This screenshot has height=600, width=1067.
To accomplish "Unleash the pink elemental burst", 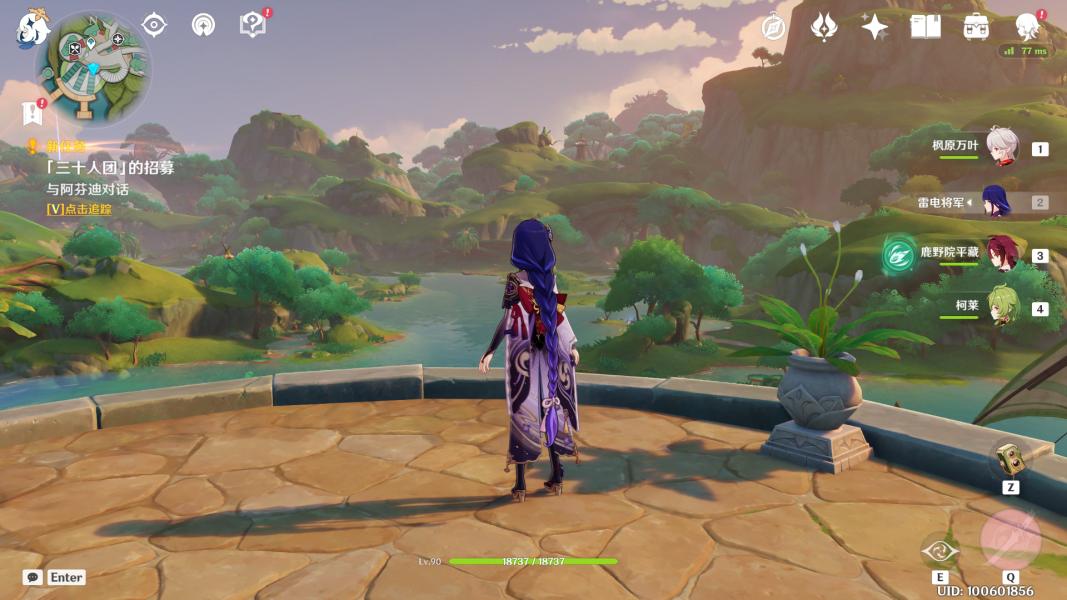I will coord(1010,540).
